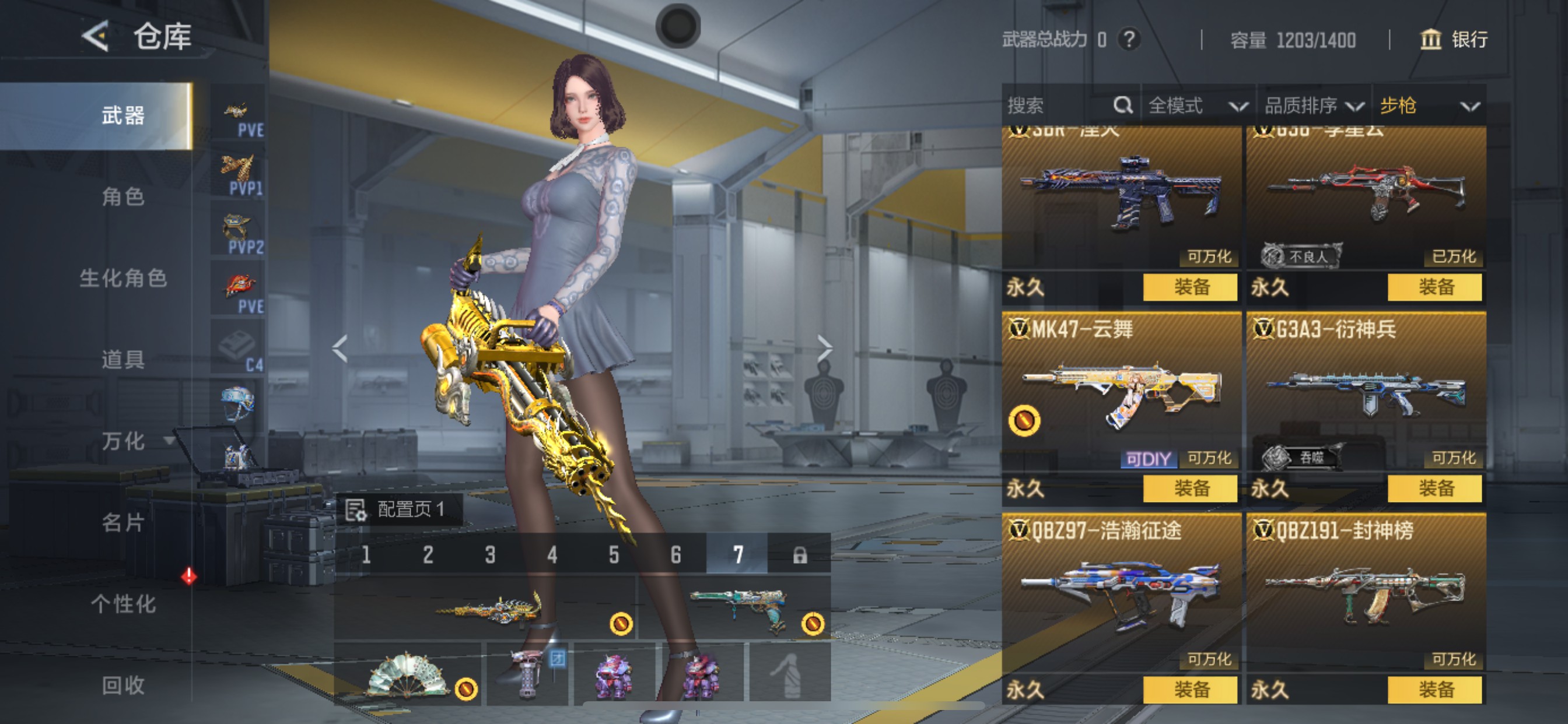Open the 生化角色 tab

[123, 279]
